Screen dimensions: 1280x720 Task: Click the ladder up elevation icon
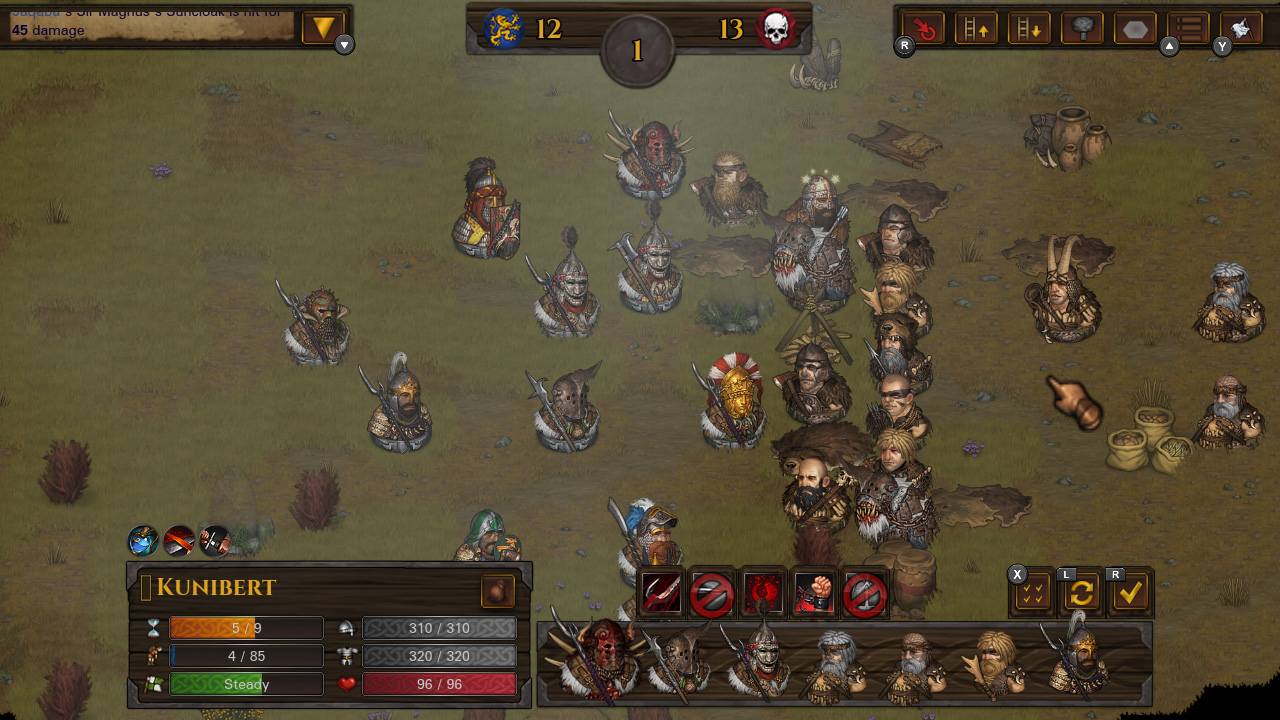coord(977,29)
